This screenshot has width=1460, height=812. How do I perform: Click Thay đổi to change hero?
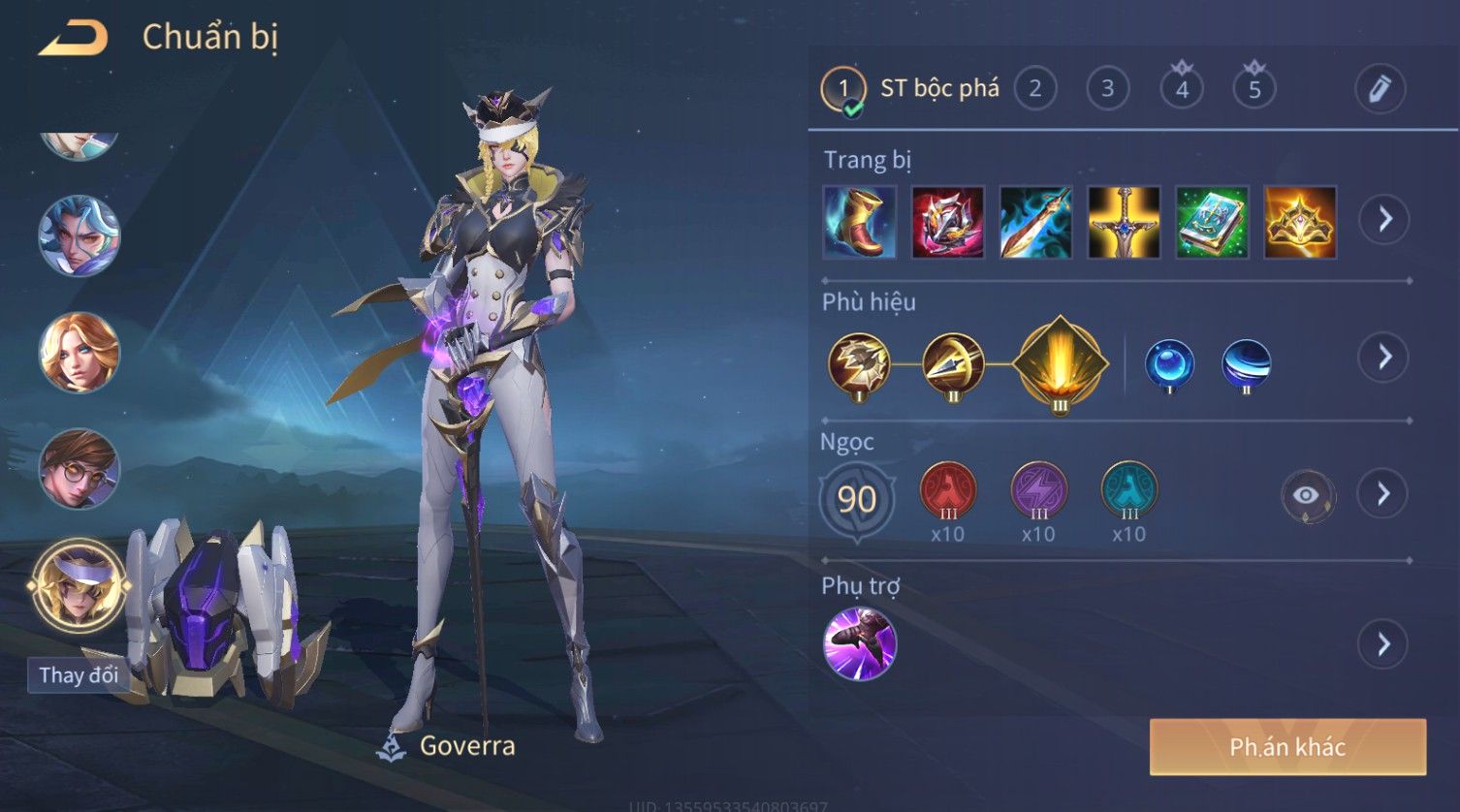point(79,675)
